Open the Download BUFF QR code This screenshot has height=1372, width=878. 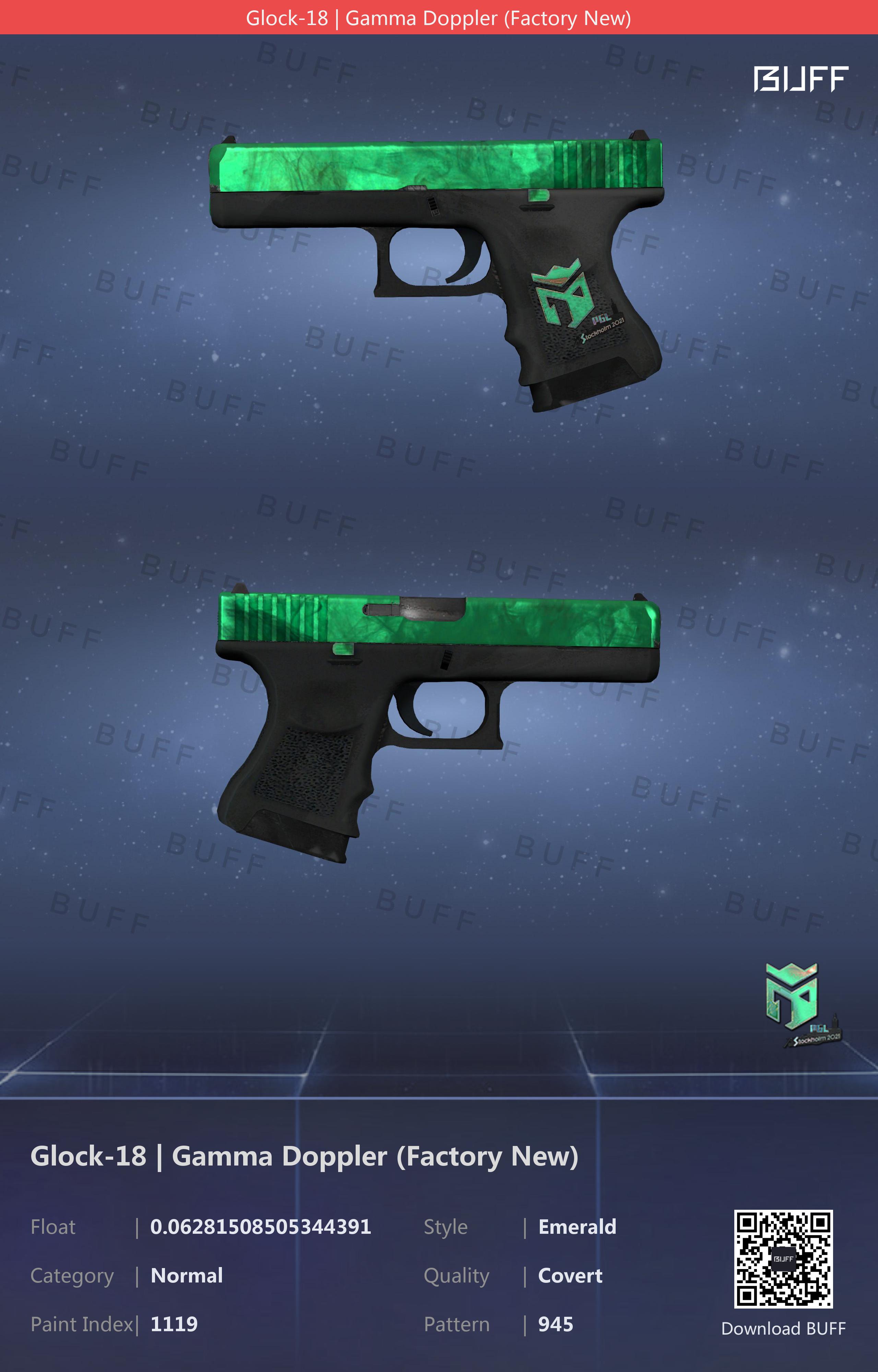[x=783, y=1258]
